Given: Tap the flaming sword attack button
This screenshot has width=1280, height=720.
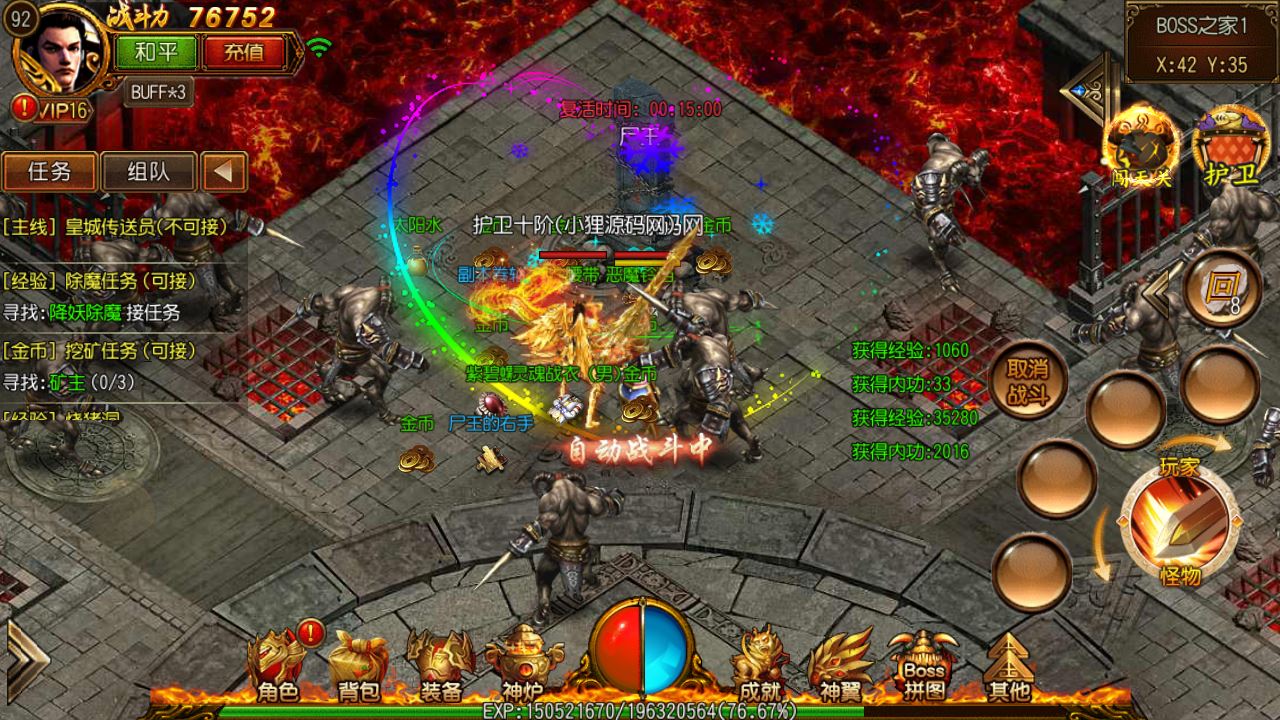Looking at the screenshot, I should coord(1178,522).
